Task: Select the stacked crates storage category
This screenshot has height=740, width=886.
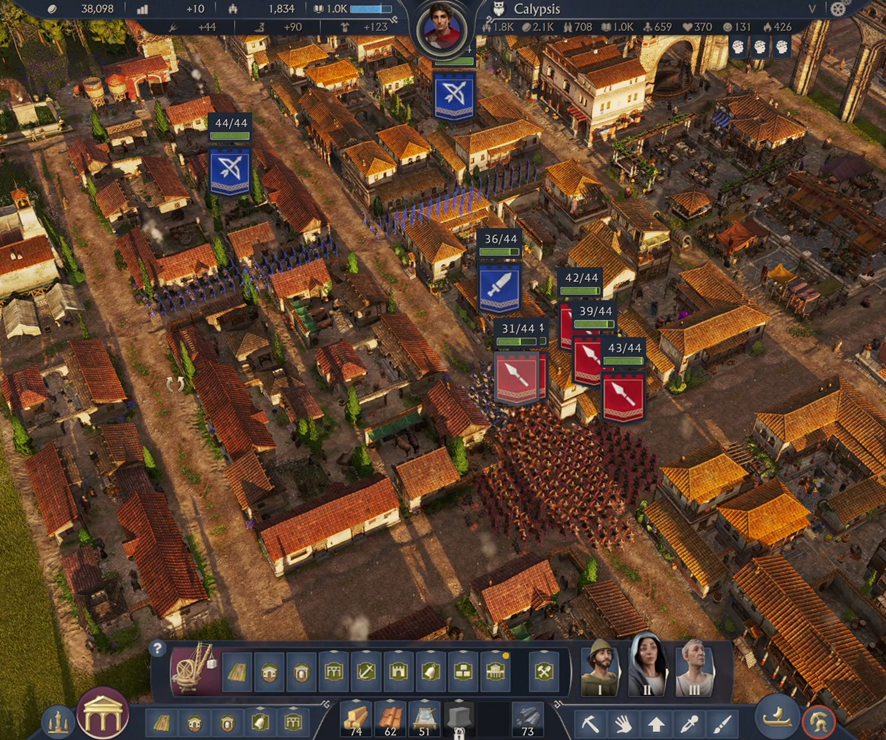Action: 462,672
